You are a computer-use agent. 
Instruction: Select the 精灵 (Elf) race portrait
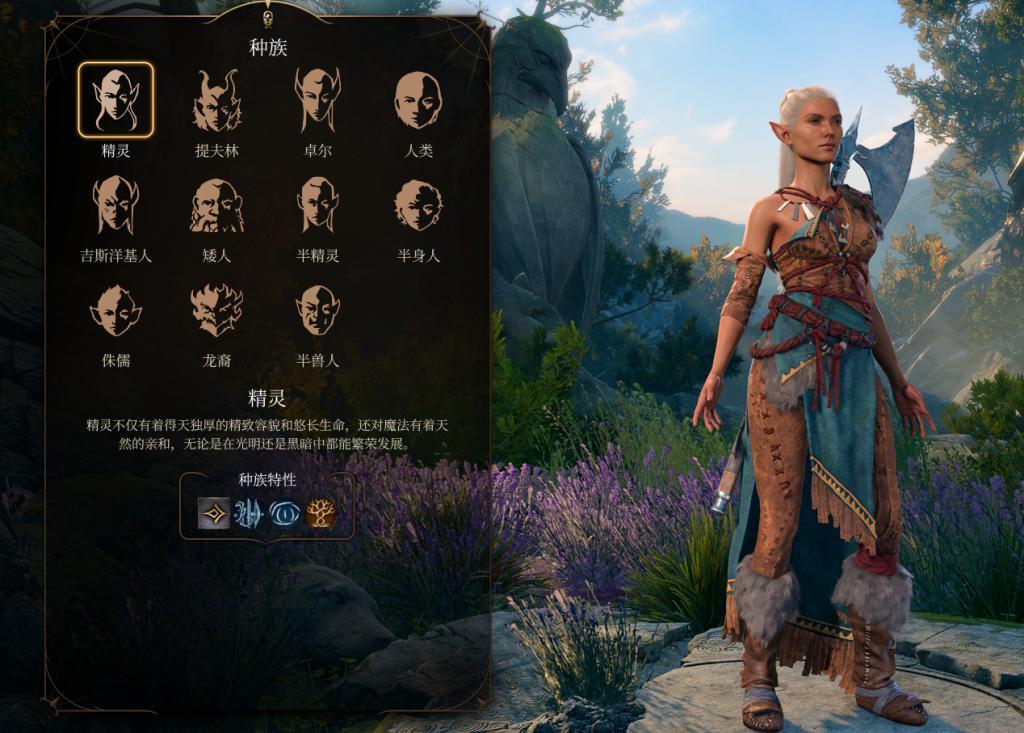116,100
